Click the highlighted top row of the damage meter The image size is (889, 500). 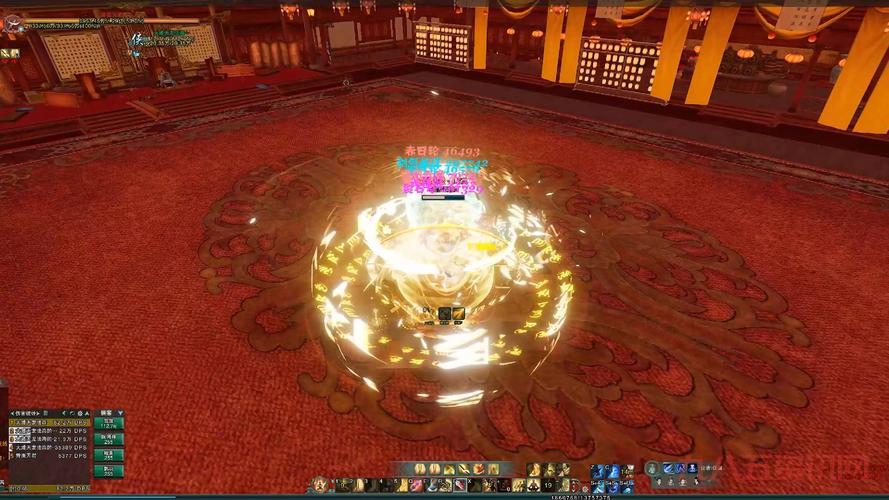click(48, 422)
